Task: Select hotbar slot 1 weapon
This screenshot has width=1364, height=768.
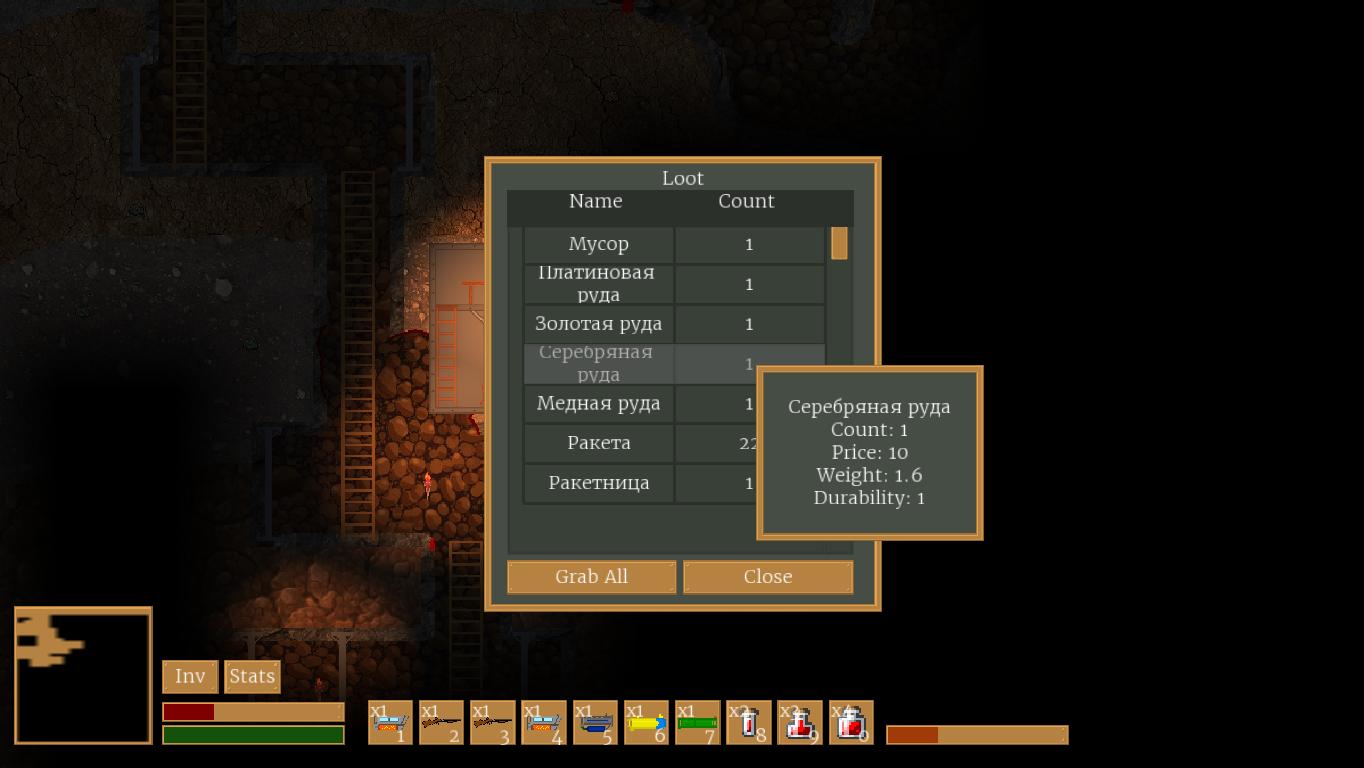Action: point(390,722)
